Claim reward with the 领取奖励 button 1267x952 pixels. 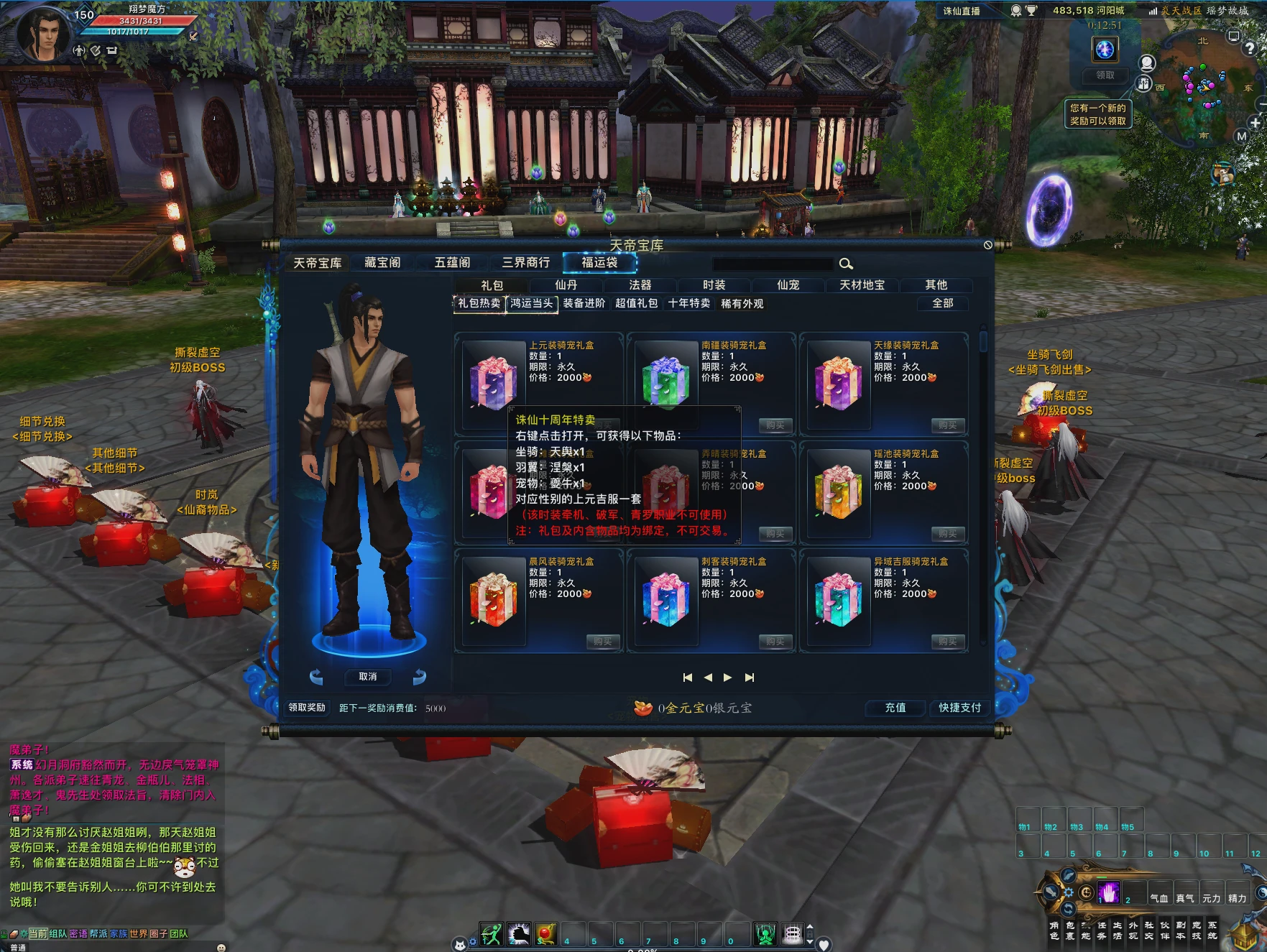tap(307, 708)
